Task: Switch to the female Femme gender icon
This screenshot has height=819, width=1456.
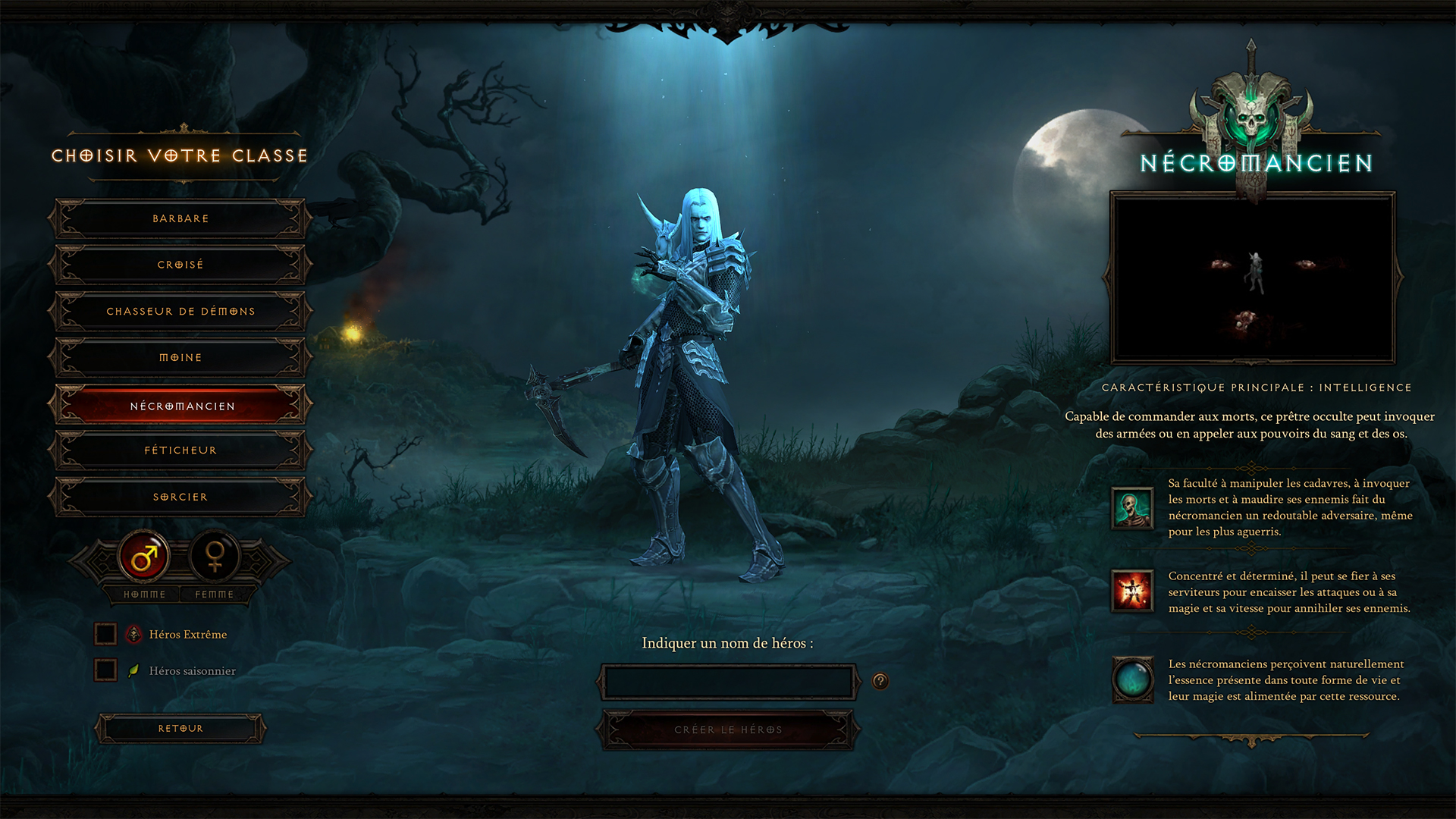Action: [x=215, y=558]
